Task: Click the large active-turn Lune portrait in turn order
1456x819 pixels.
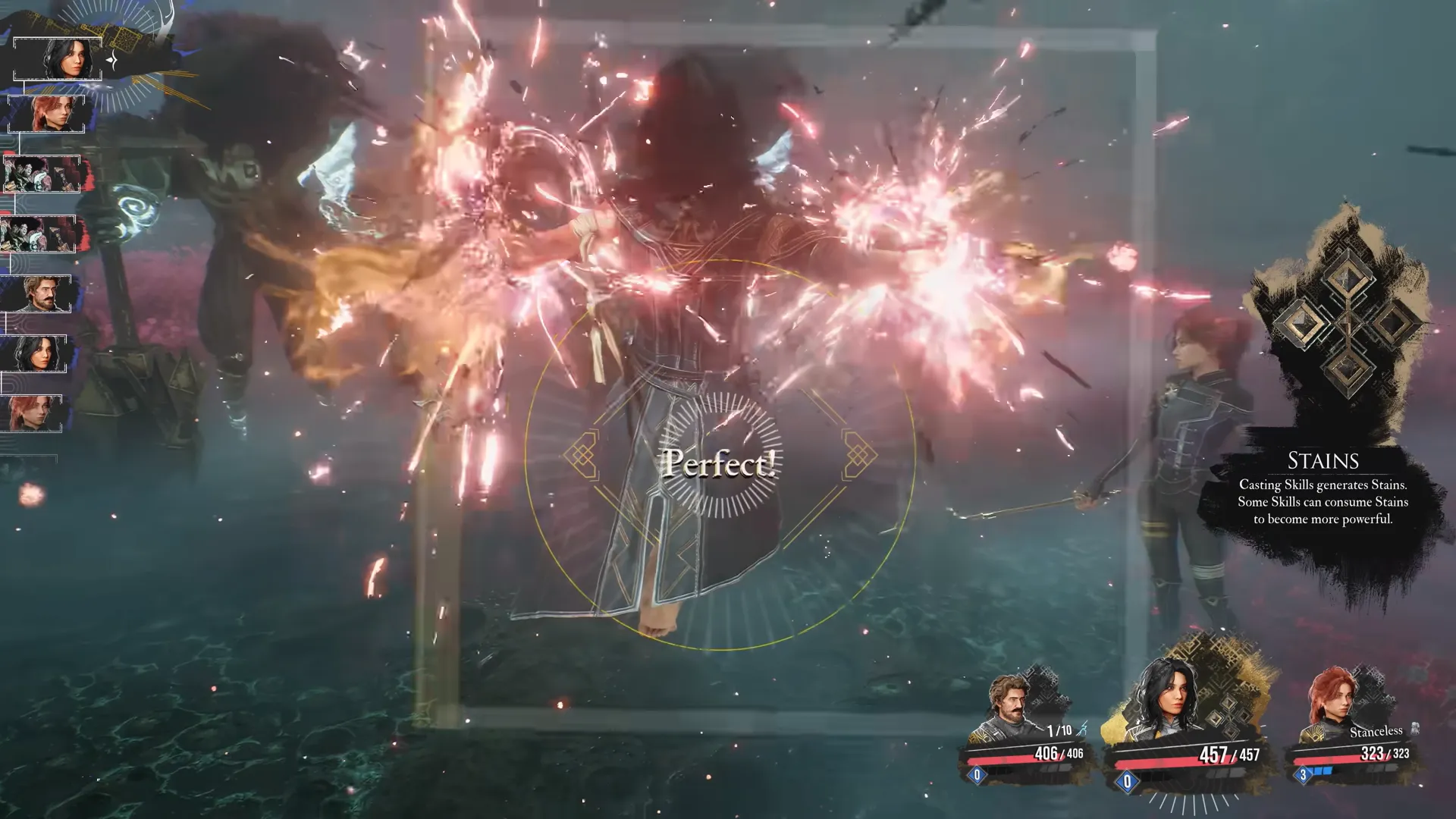Action: click(x=58, y=58)
